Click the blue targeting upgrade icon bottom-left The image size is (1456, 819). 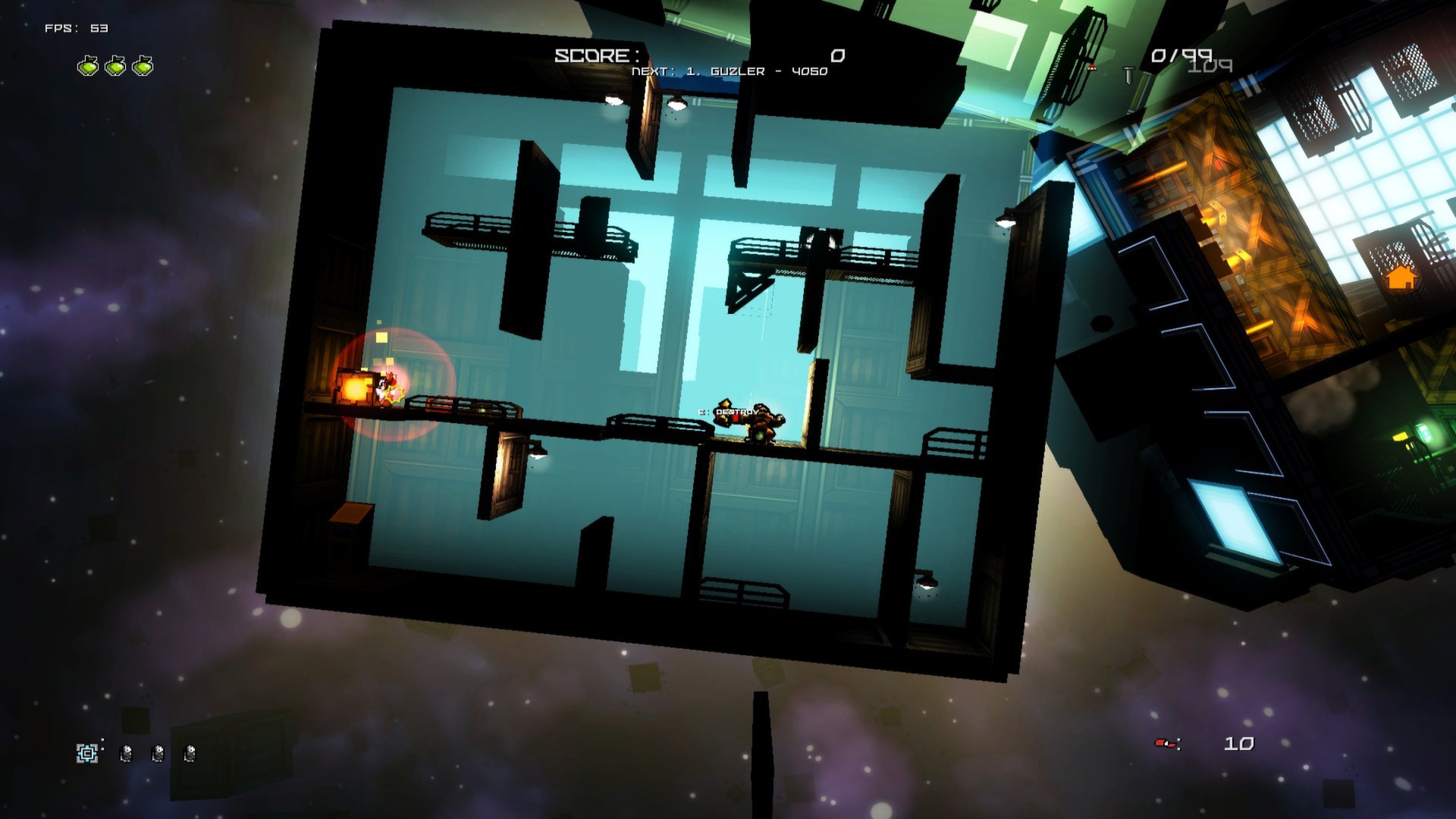86,753
